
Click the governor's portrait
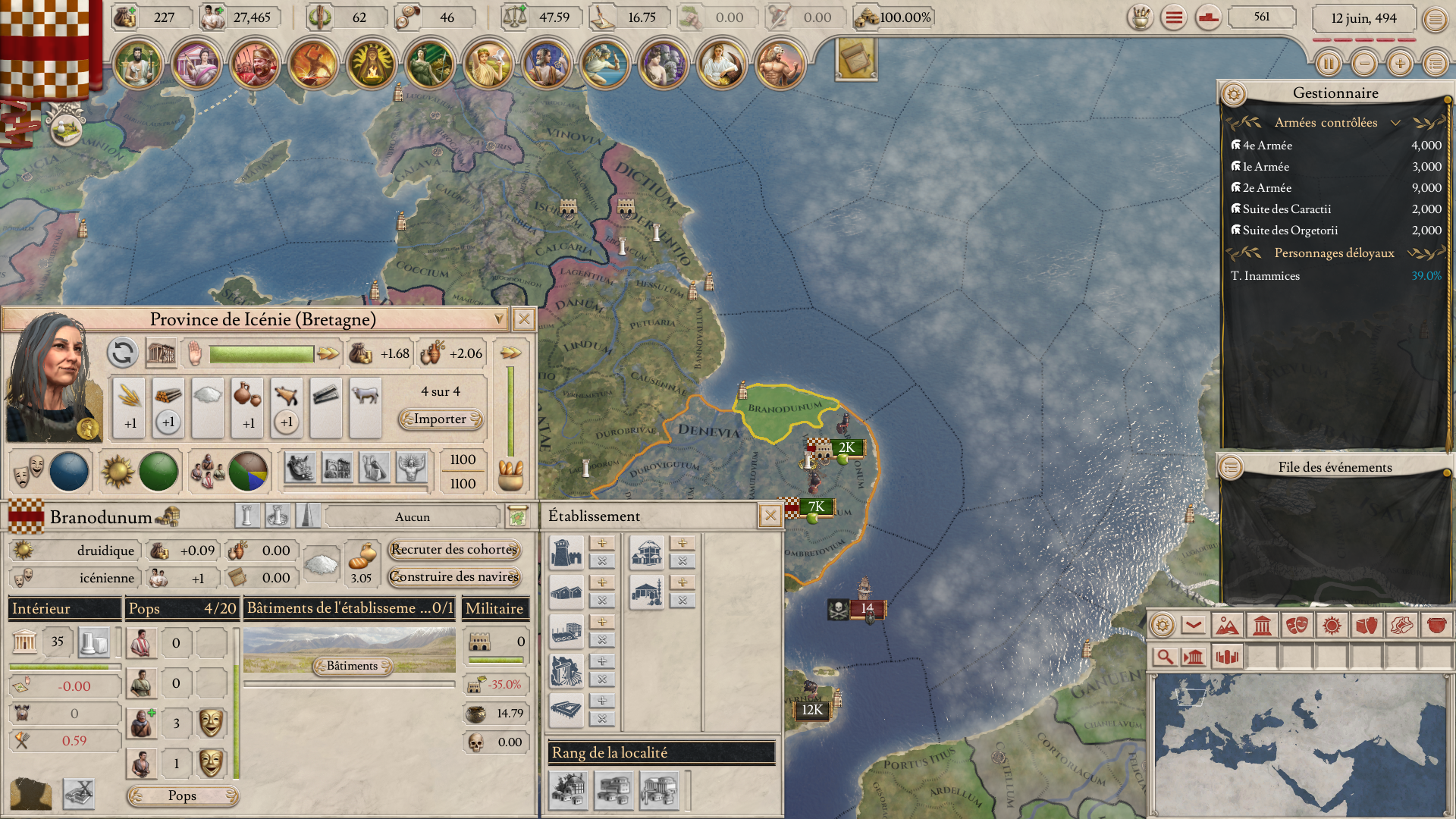53,378
